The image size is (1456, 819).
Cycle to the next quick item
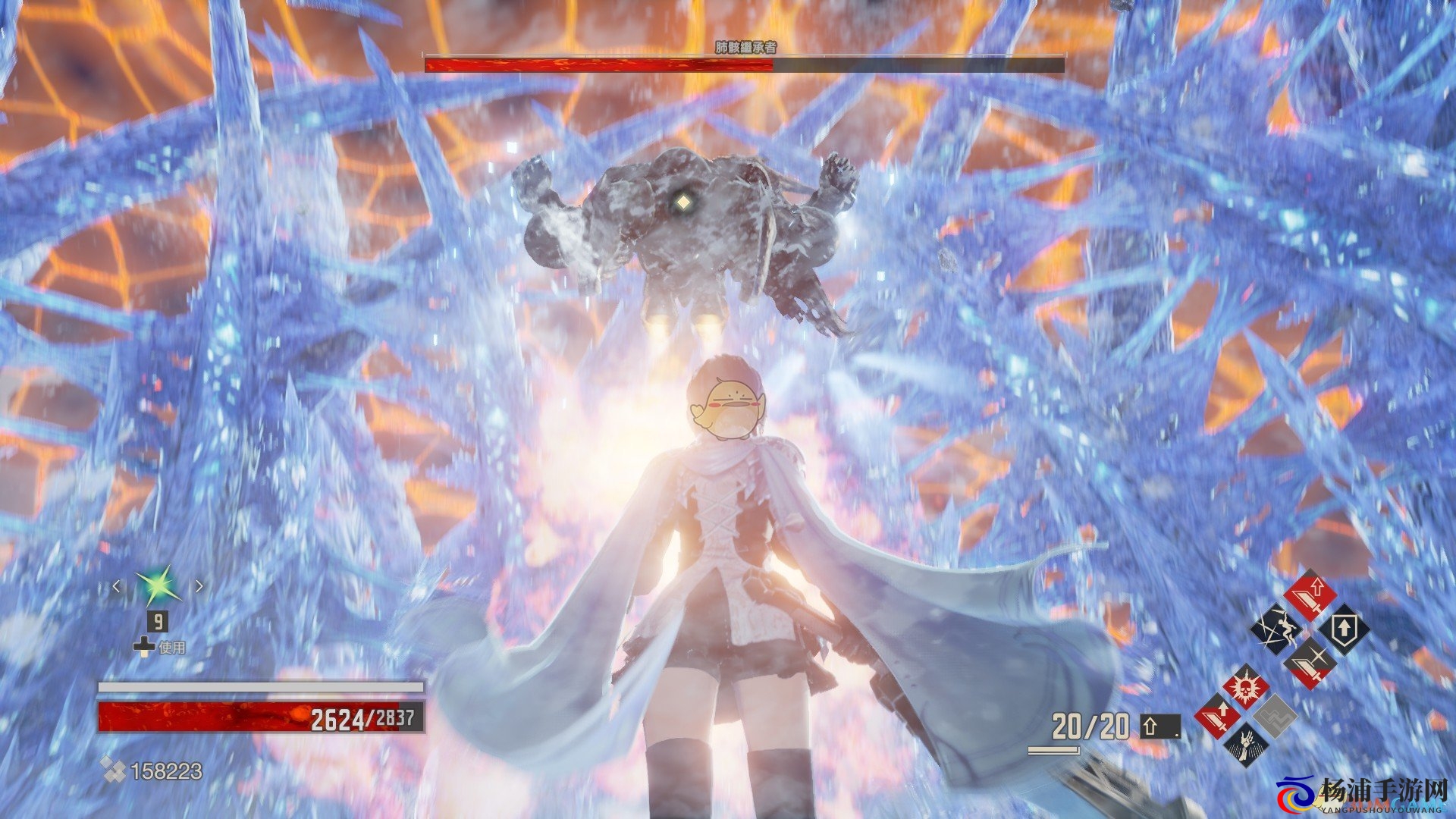199,586
